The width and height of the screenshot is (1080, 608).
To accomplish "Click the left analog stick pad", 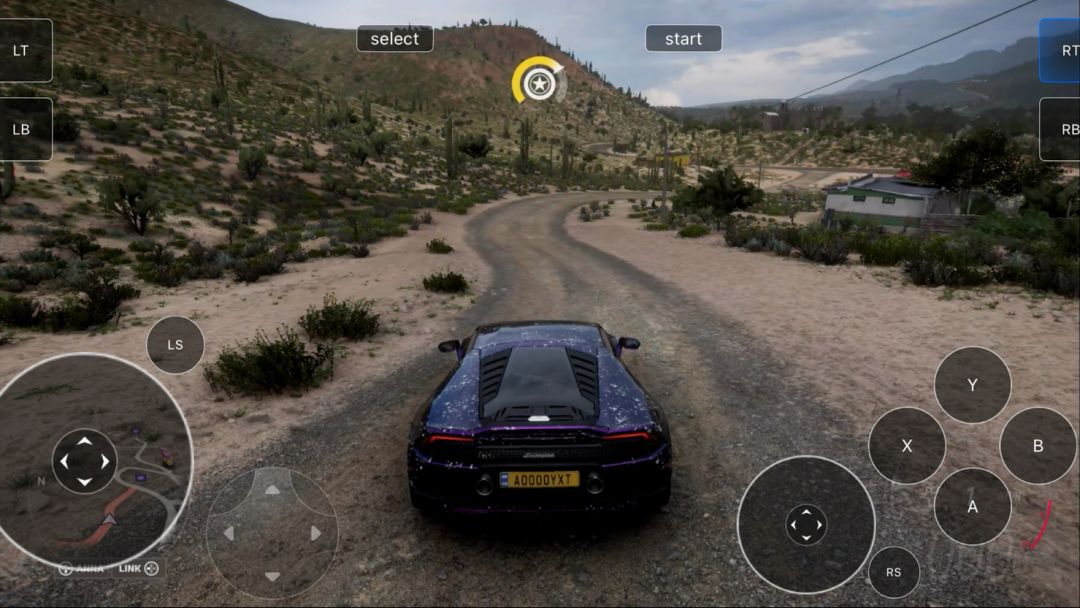I will [85, 461].
